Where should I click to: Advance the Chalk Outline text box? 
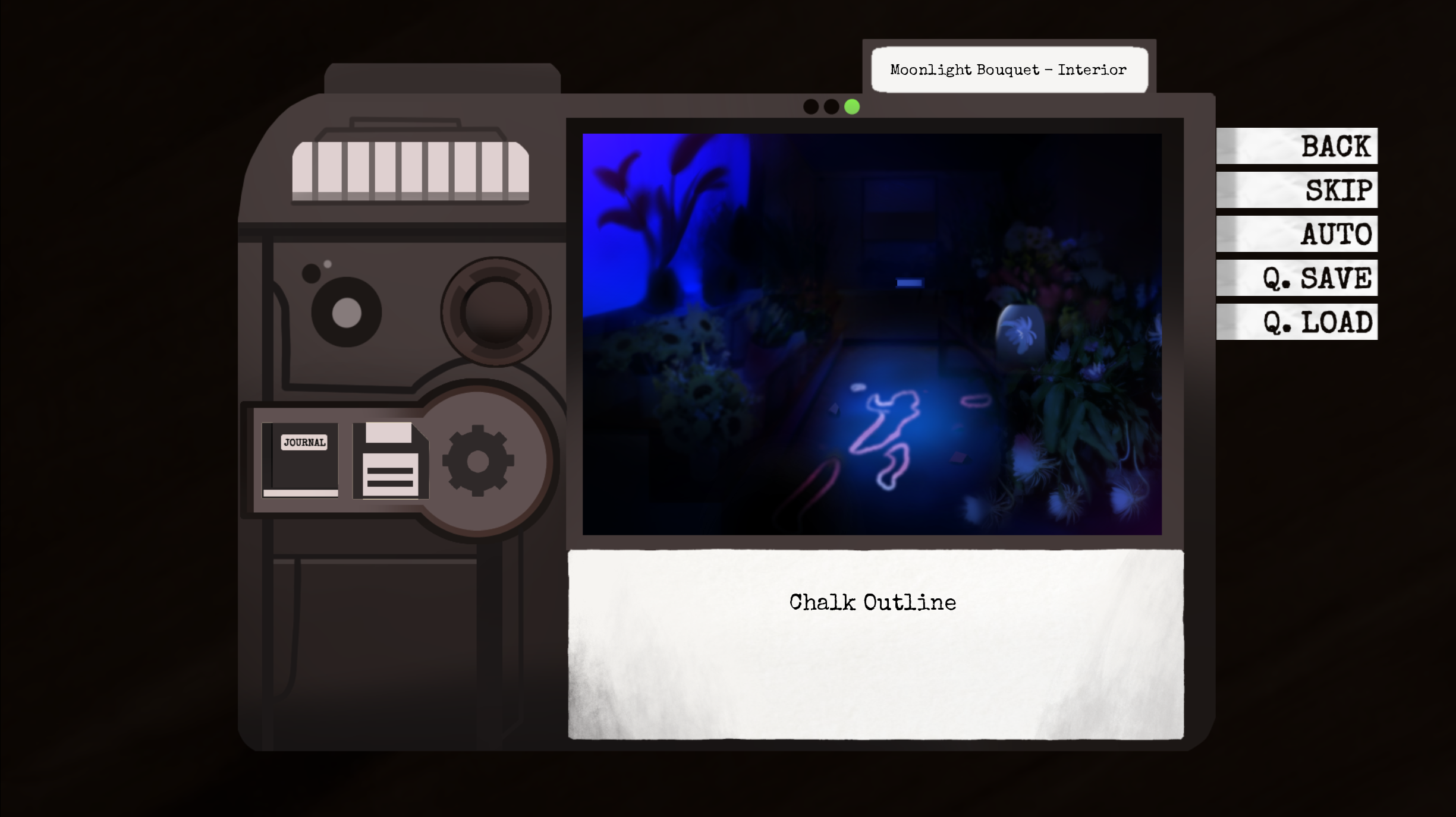click(875, 644)
